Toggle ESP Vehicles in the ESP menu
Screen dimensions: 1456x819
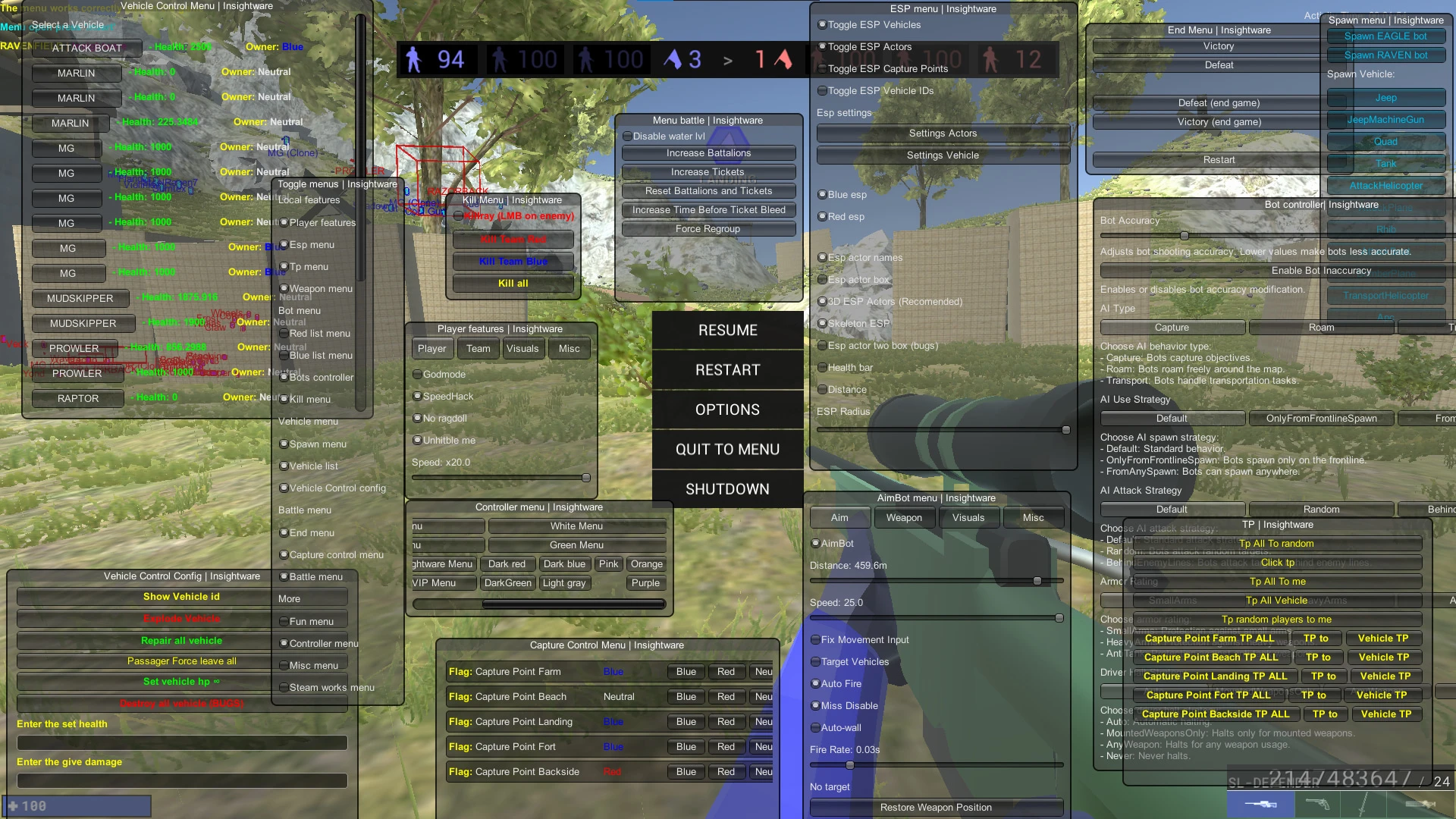coord(822,24)
